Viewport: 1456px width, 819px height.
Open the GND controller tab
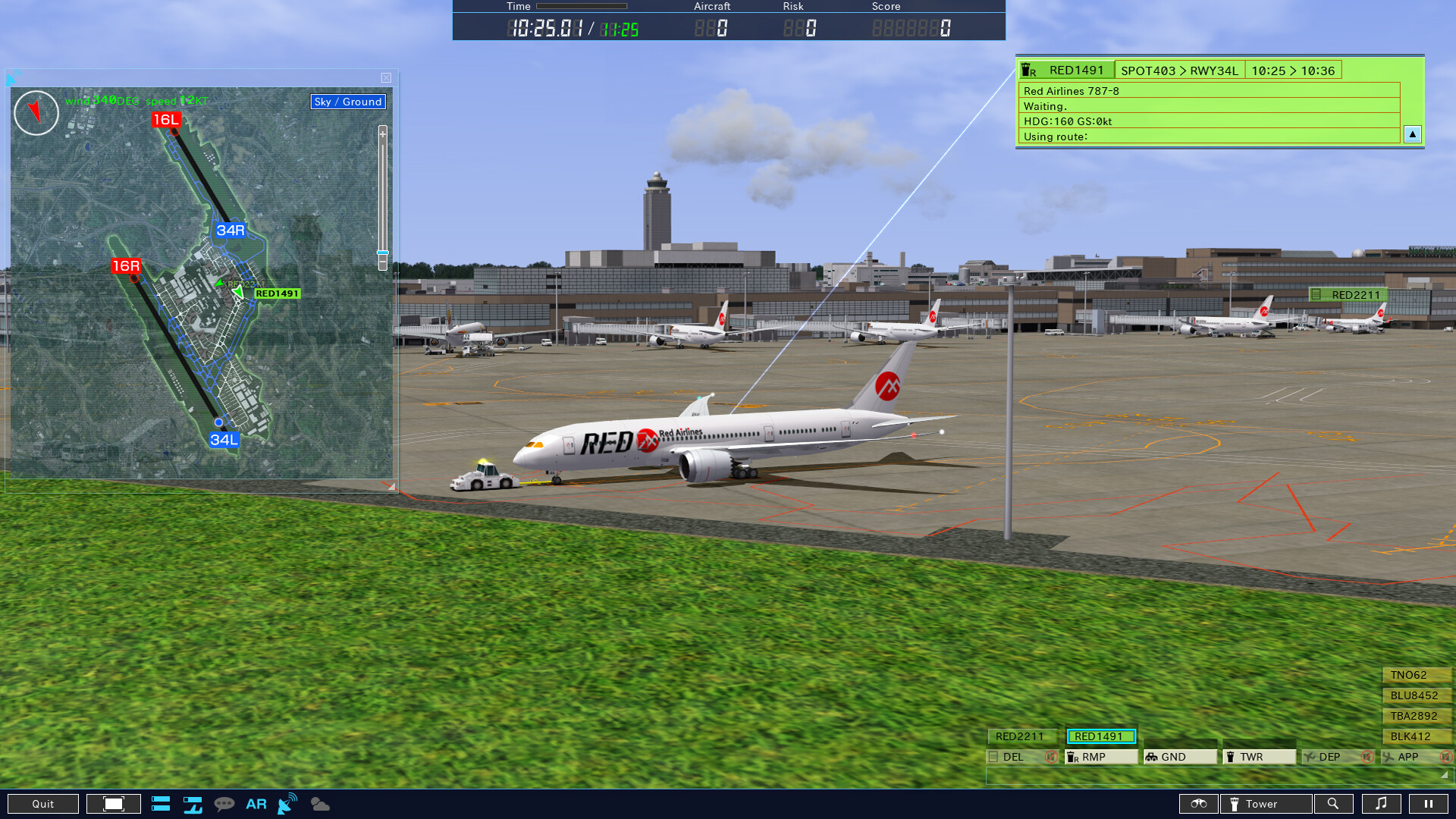(x=1179, y=757)
